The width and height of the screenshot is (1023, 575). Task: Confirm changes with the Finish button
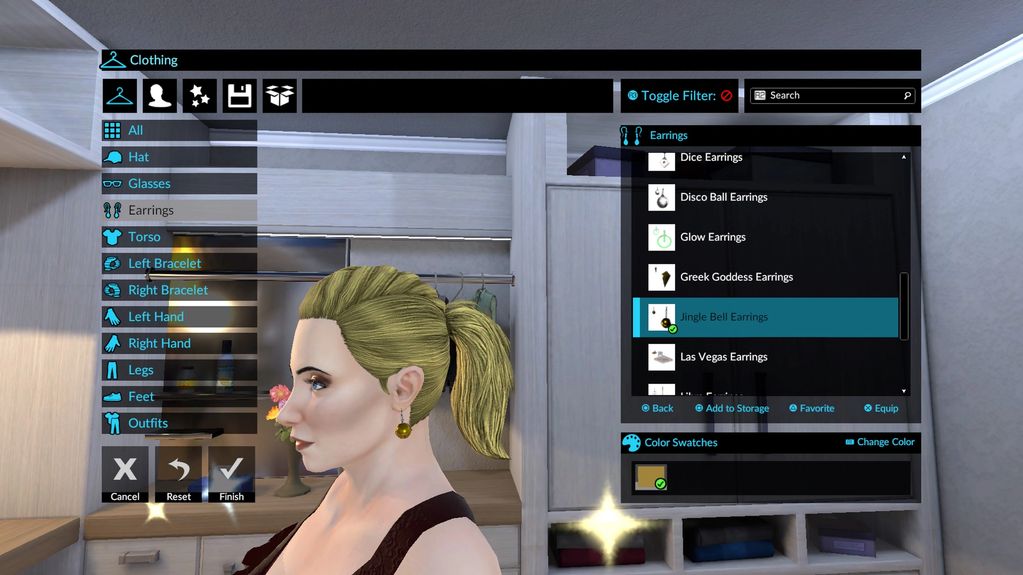[x=231, y=473]
